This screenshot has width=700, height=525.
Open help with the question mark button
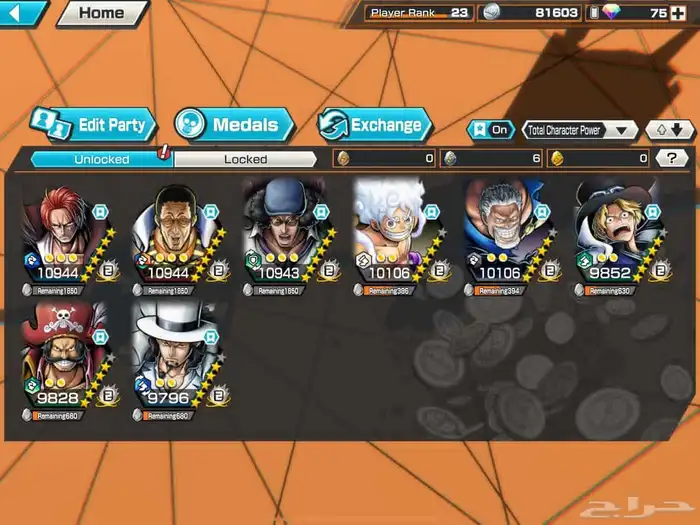[671, 158]
